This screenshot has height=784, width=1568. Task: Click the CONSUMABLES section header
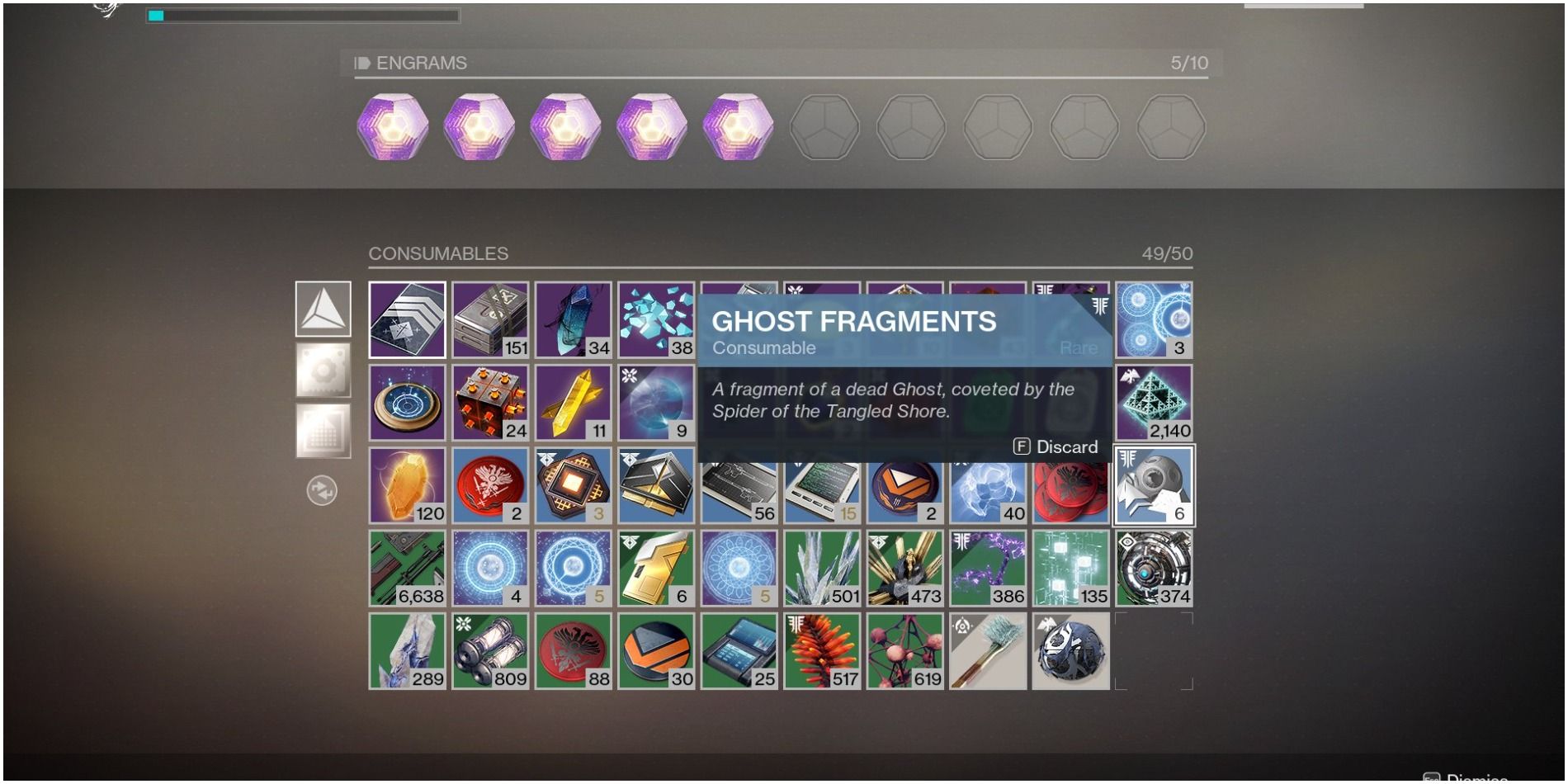[x=438, y=253]
